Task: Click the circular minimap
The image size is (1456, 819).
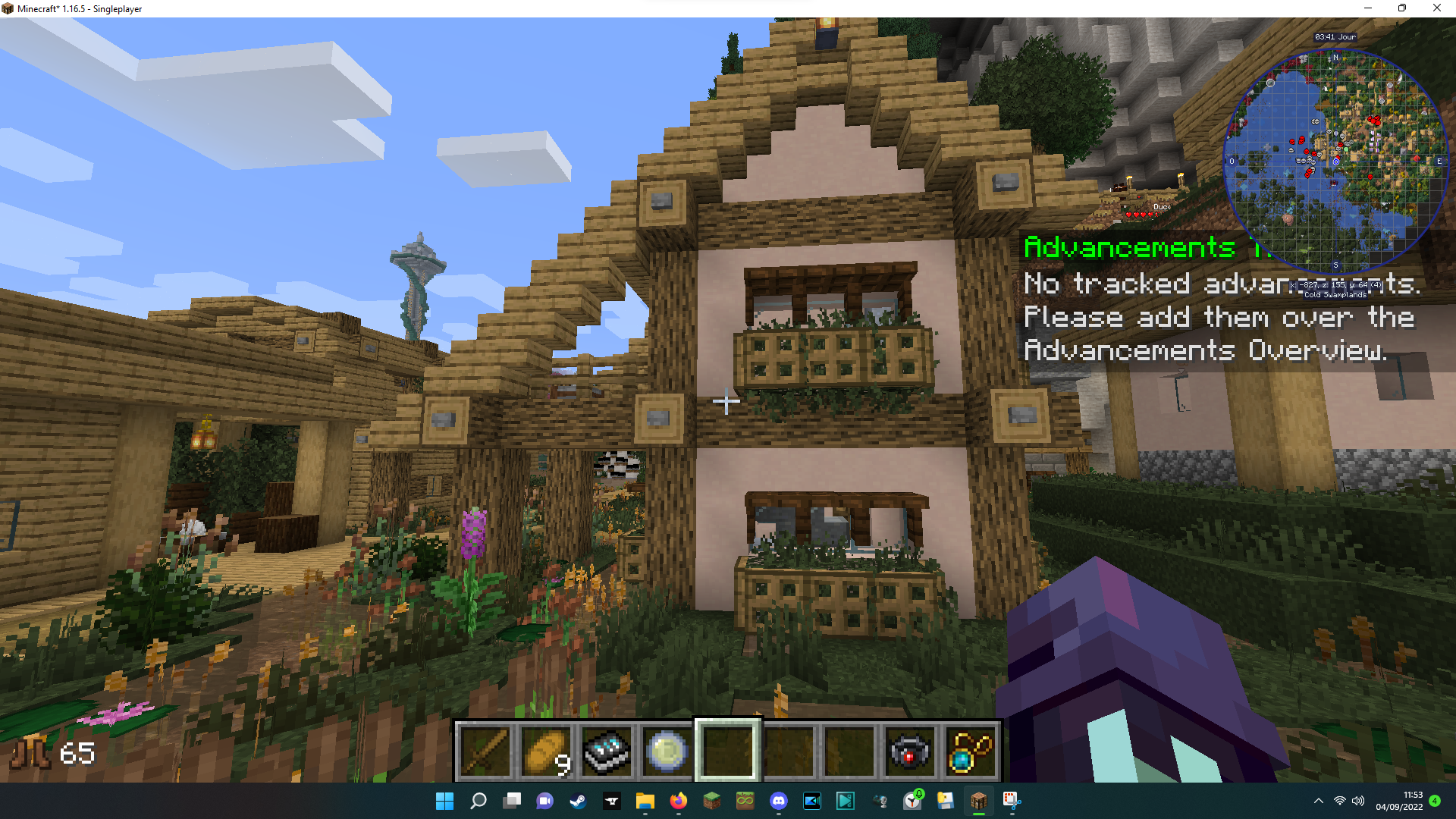Action: pos(1335,159)
